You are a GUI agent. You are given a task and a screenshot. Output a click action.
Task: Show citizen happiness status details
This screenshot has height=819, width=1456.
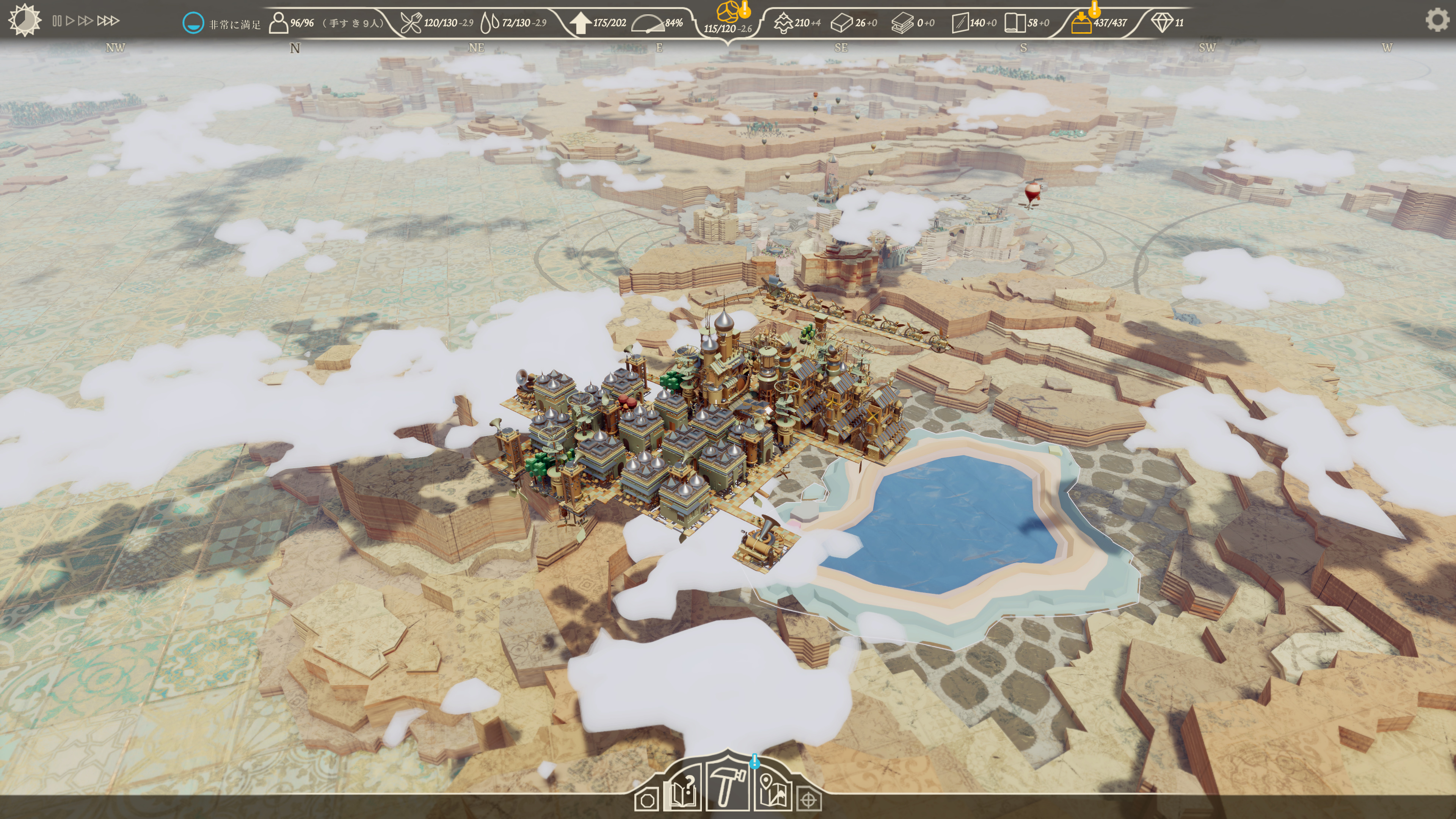coord(193,23)
